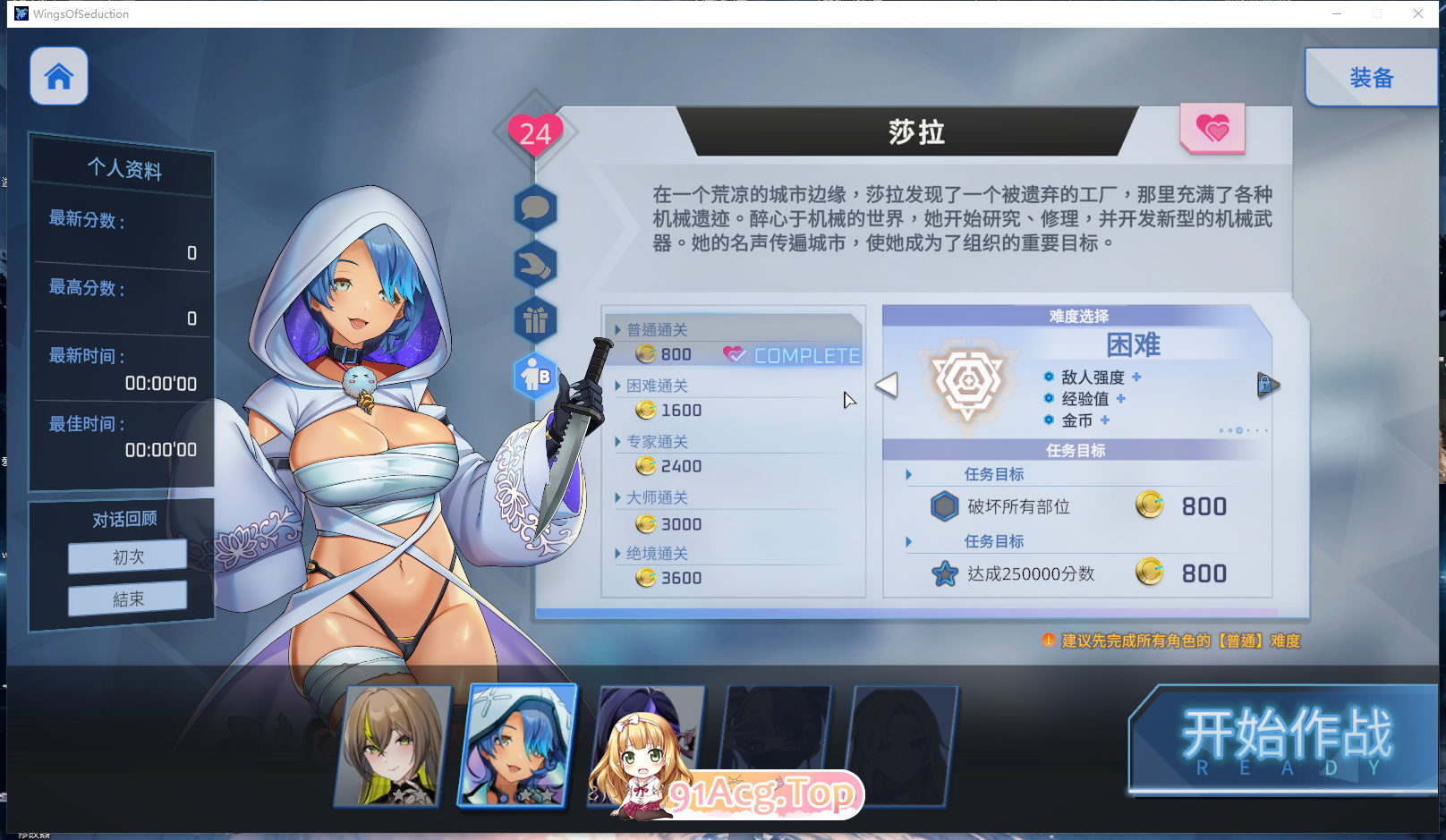1446x840 pixels.
Task: Toggle the 经验值 plus modifier
Action: (1121, 399)
